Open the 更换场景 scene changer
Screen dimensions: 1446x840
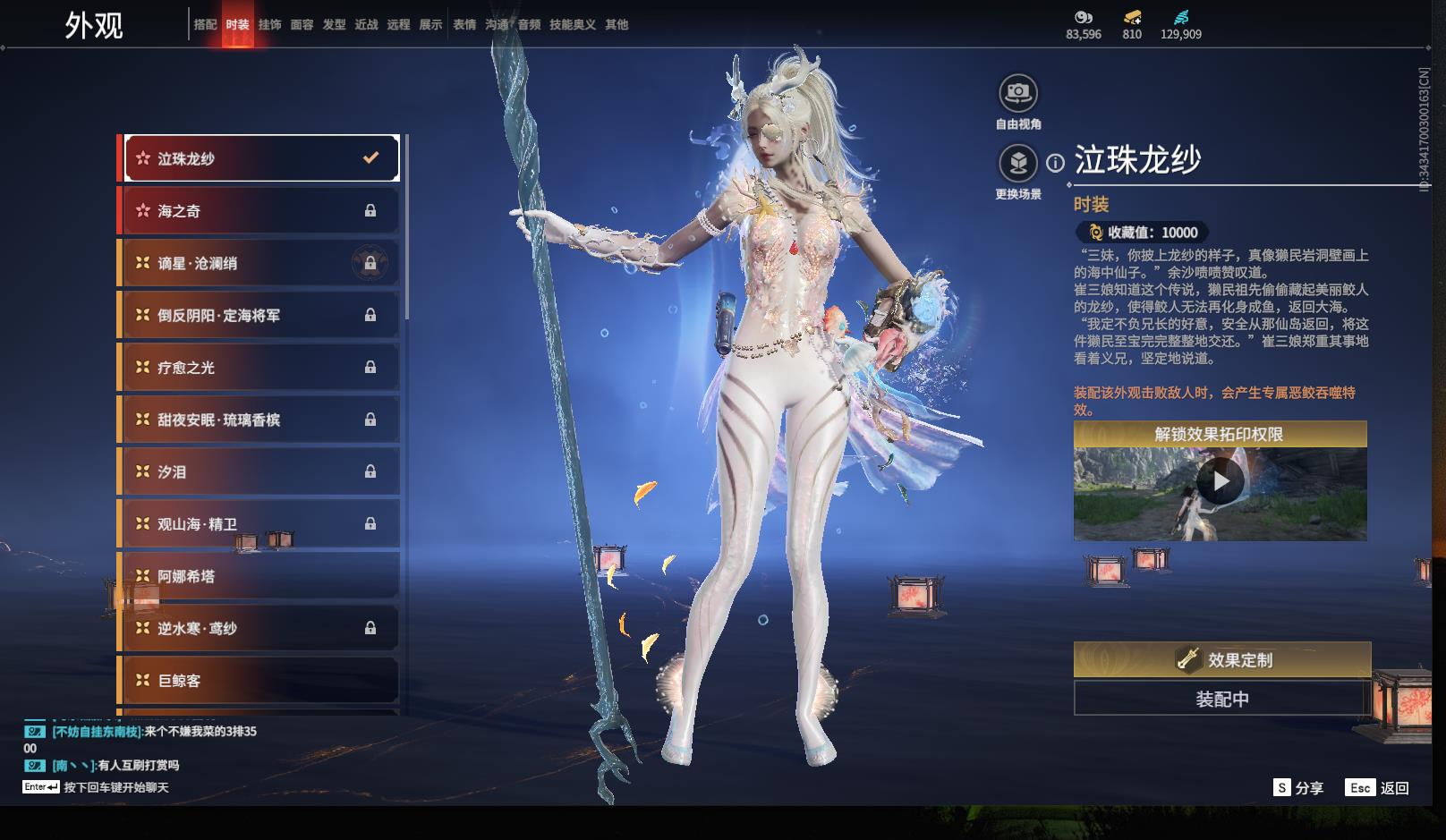[1018, 164]
